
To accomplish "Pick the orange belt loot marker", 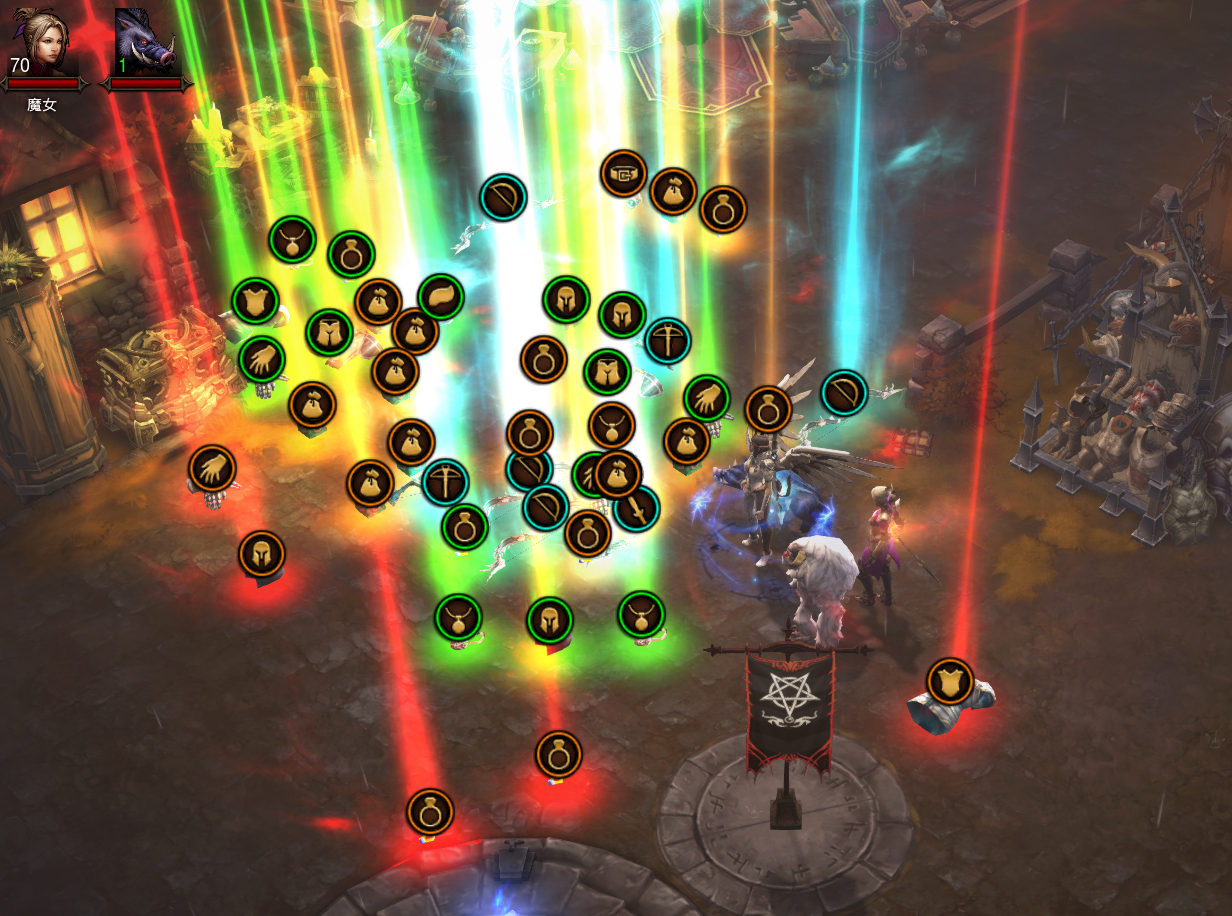I will click(x=624, y=174).
